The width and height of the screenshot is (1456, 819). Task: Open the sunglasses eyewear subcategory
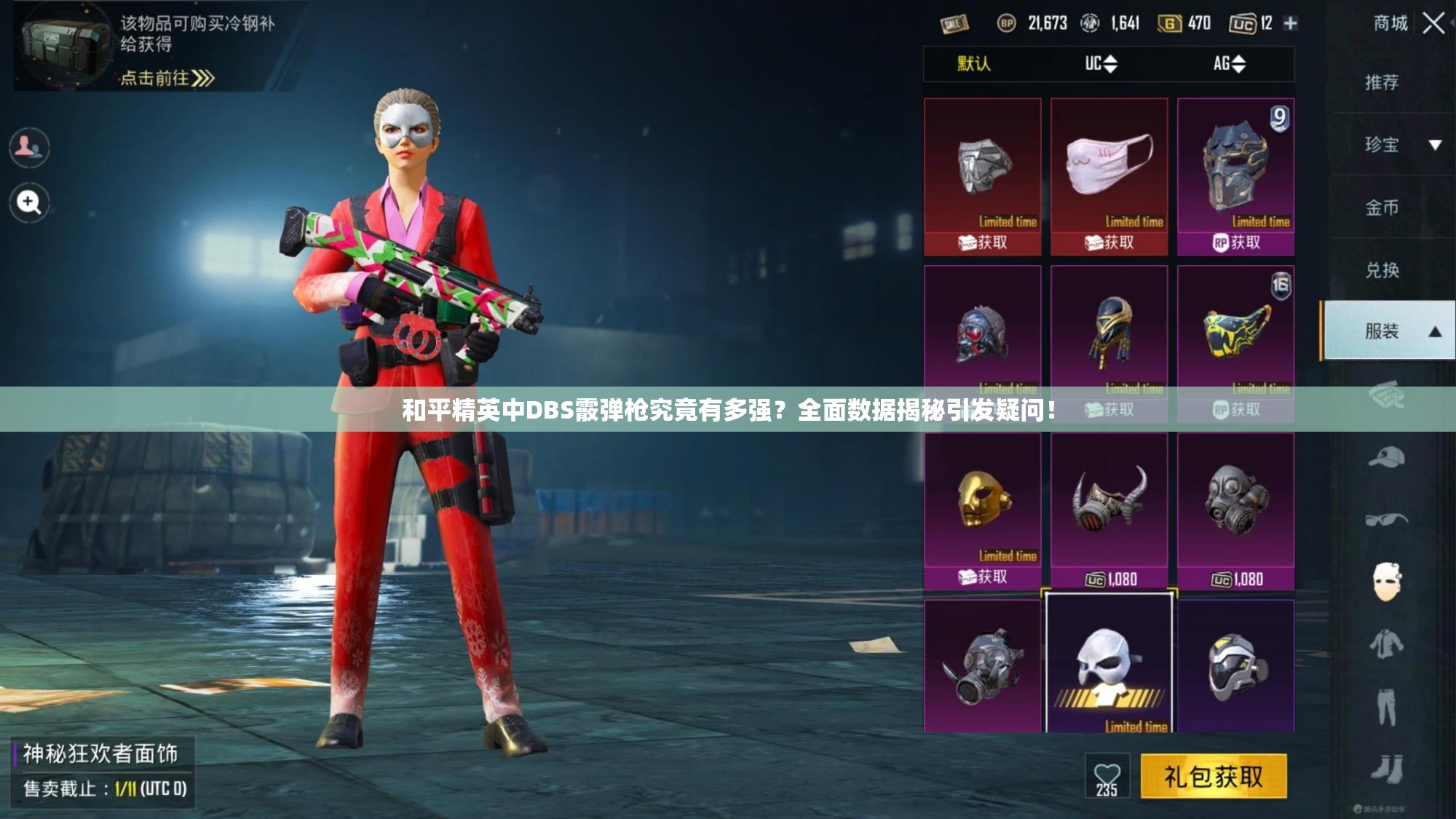point(1385,520)
